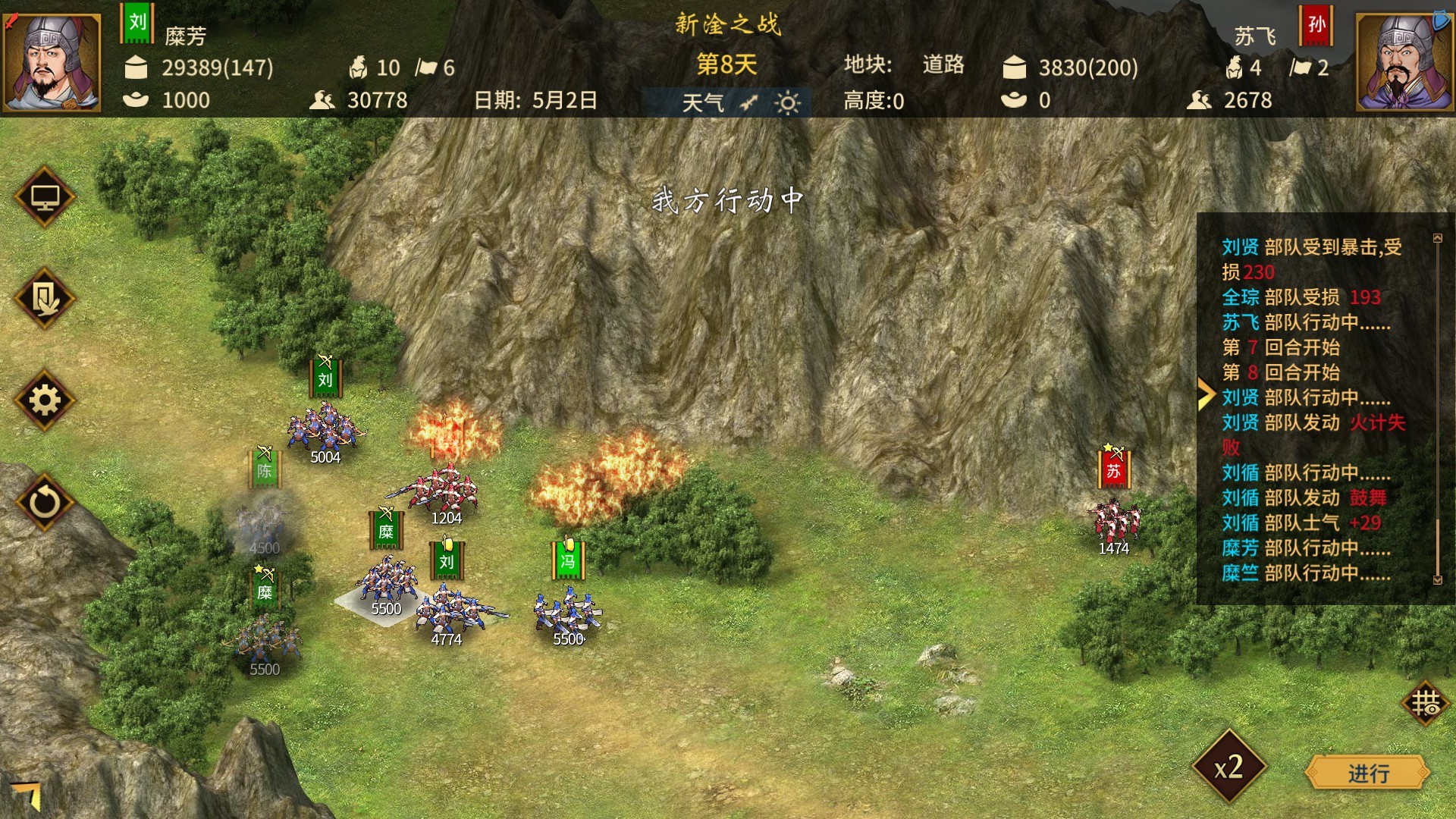
Task: Select the 刘 unit with 5004 troops
Action: click(326, 428)
